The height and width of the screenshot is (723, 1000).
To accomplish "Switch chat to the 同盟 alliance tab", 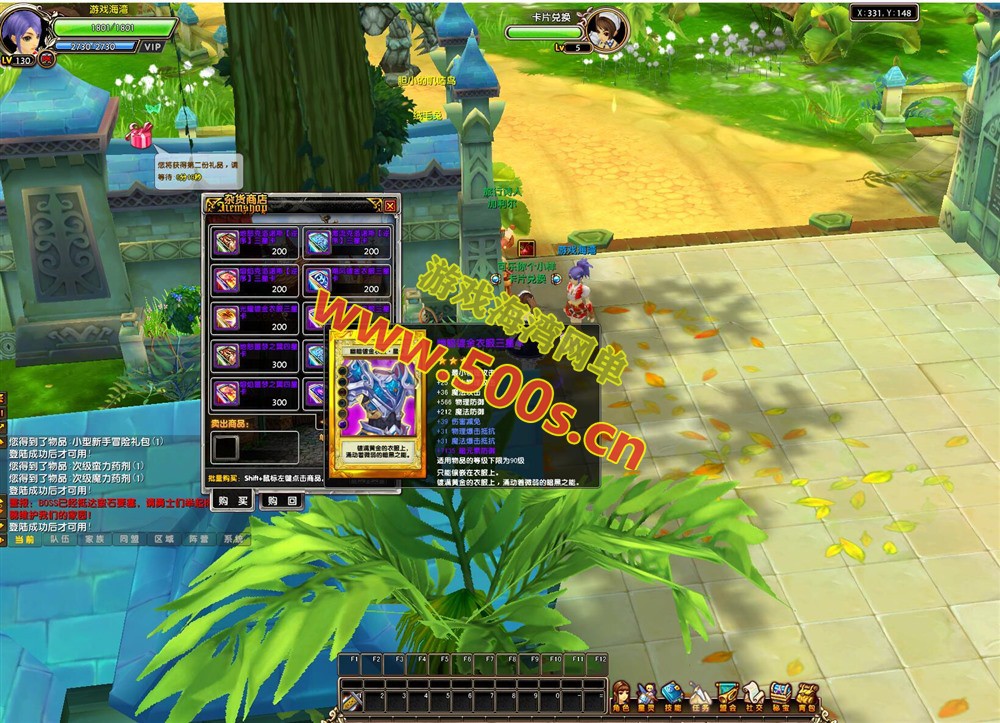I will (129, 539).
